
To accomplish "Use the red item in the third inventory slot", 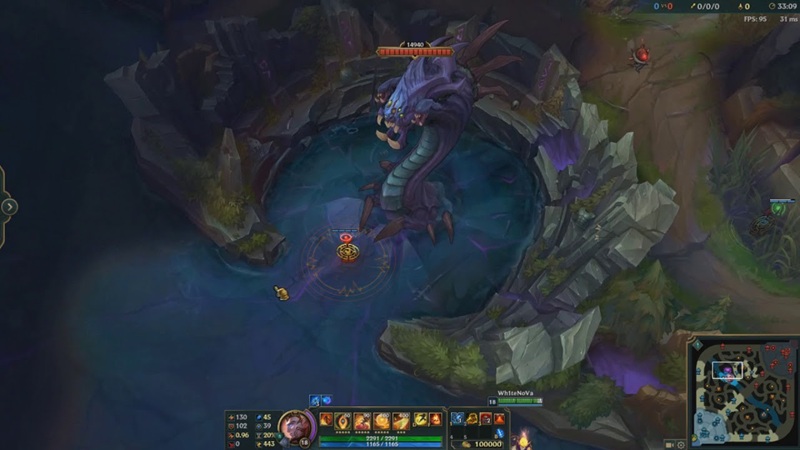I will tap(485, 419).
